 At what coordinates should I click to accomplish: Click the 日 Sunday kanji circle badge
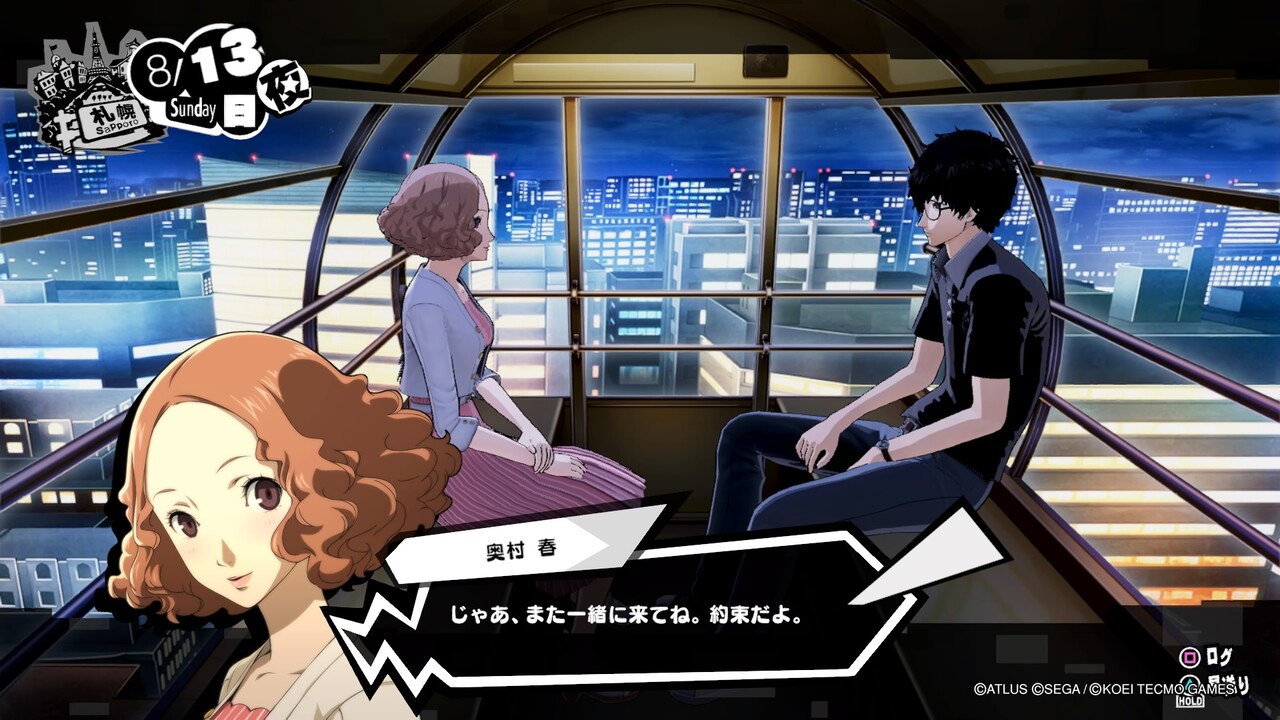pos(240,108)
